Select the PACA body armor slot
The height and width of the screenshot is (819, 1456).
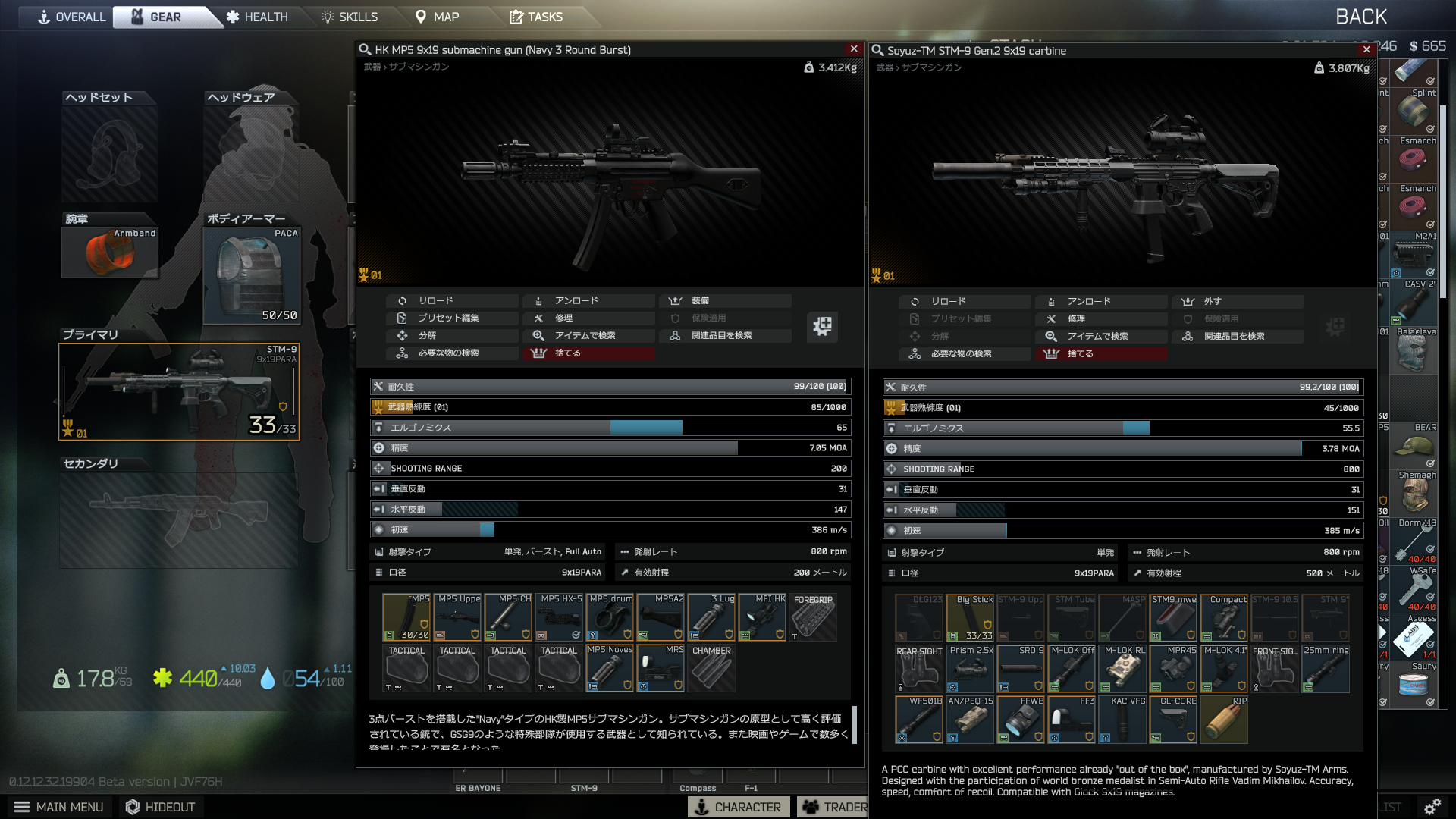(252, 275)
